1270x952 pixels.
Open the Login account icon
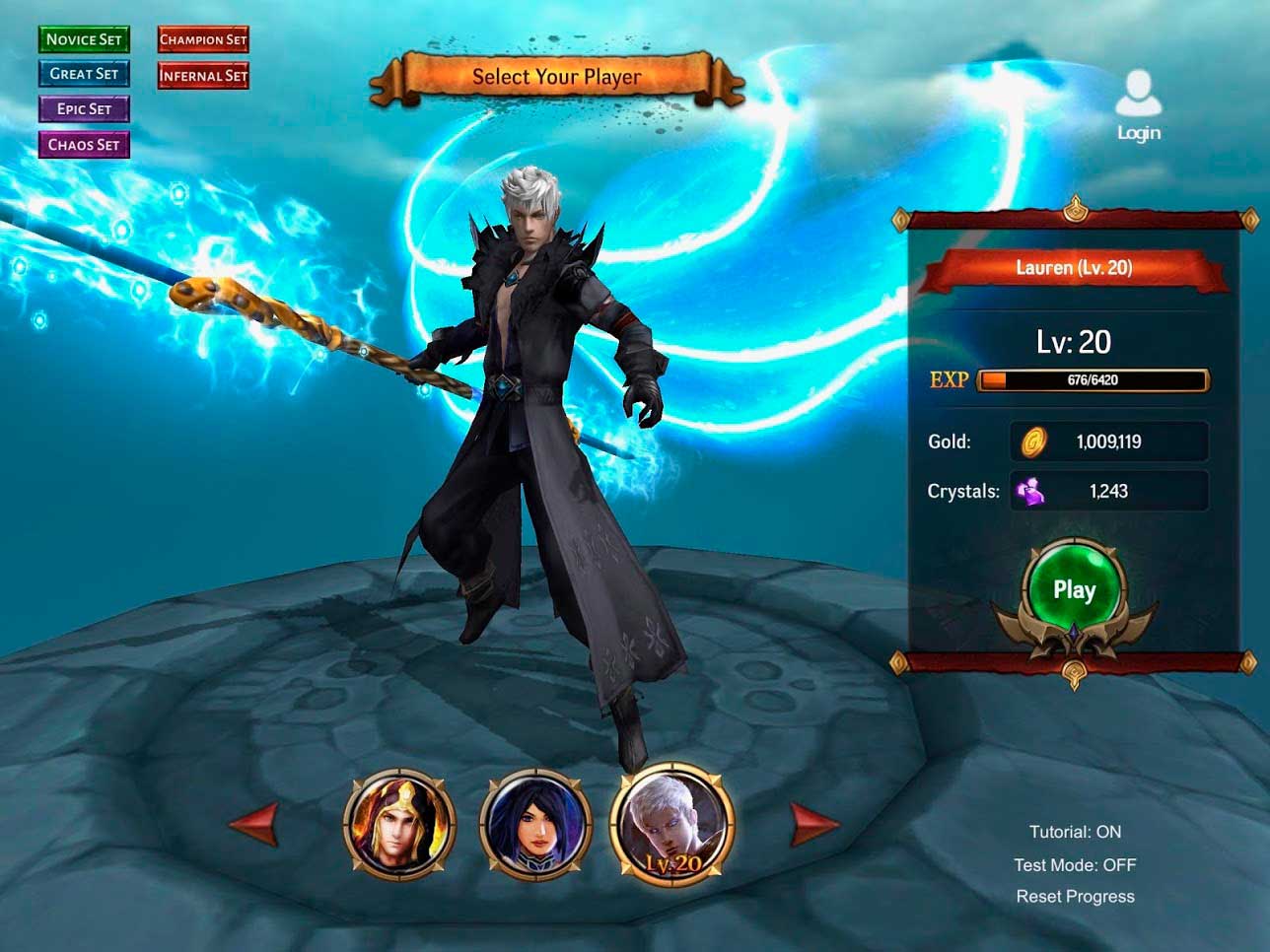[1138, 105]
